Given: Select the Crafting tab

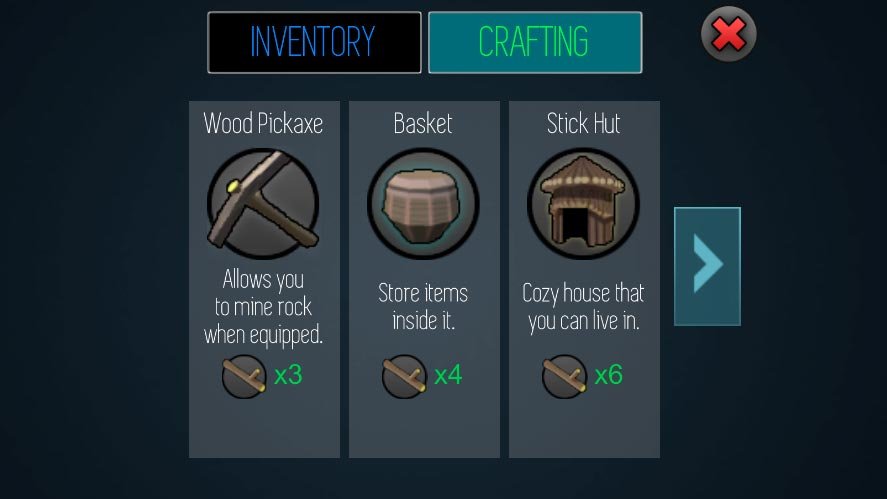Looking at the screenshot, I should [x=534, y=42].
